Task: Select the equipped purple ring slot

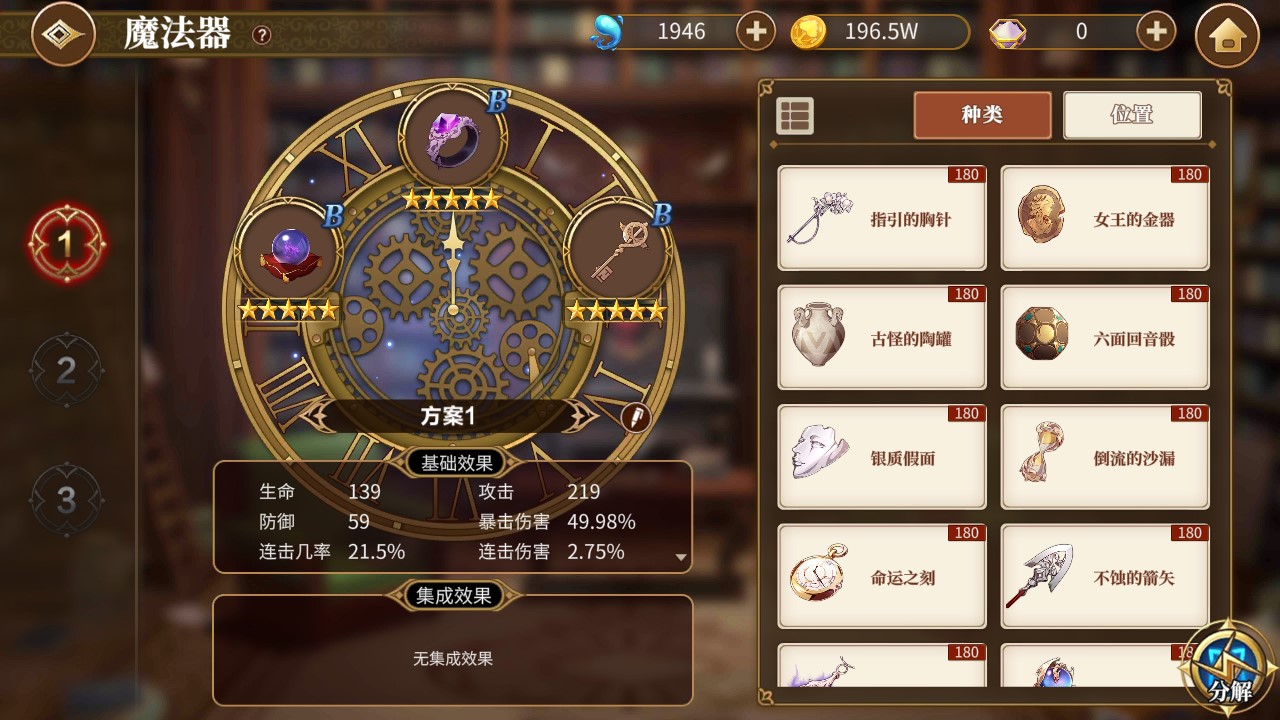Action: [452, 135]
